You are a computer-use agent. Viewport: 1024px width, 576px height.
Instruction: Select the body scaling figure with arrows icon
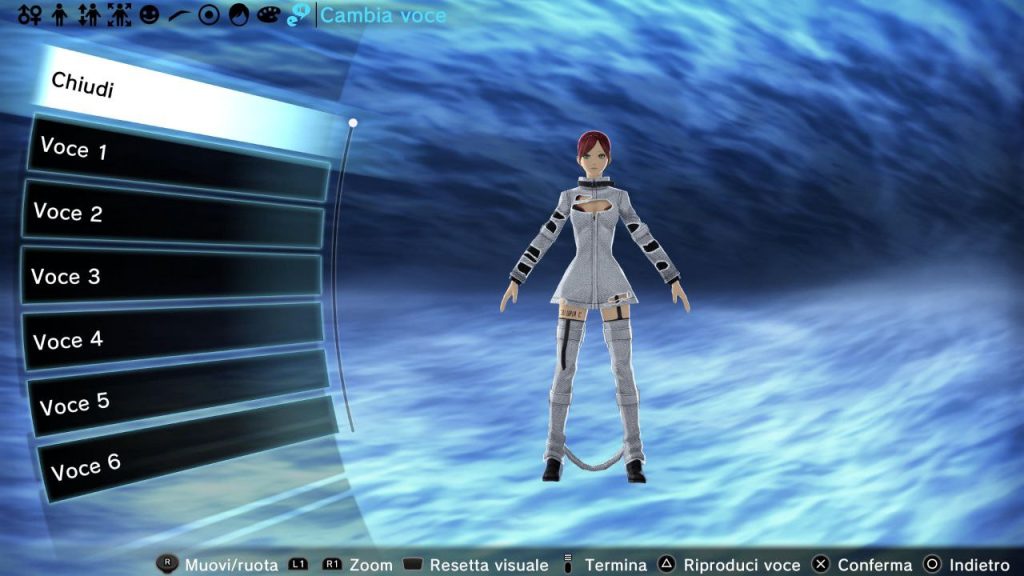[x=119, y=16]
